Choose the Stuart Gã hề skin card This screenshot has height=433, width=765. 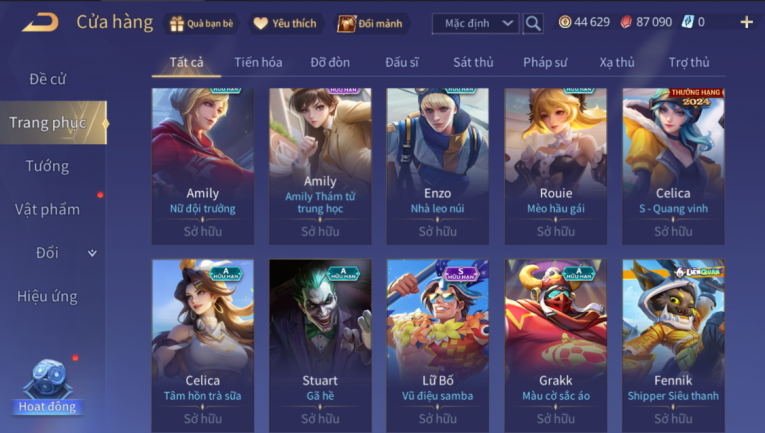320,345
